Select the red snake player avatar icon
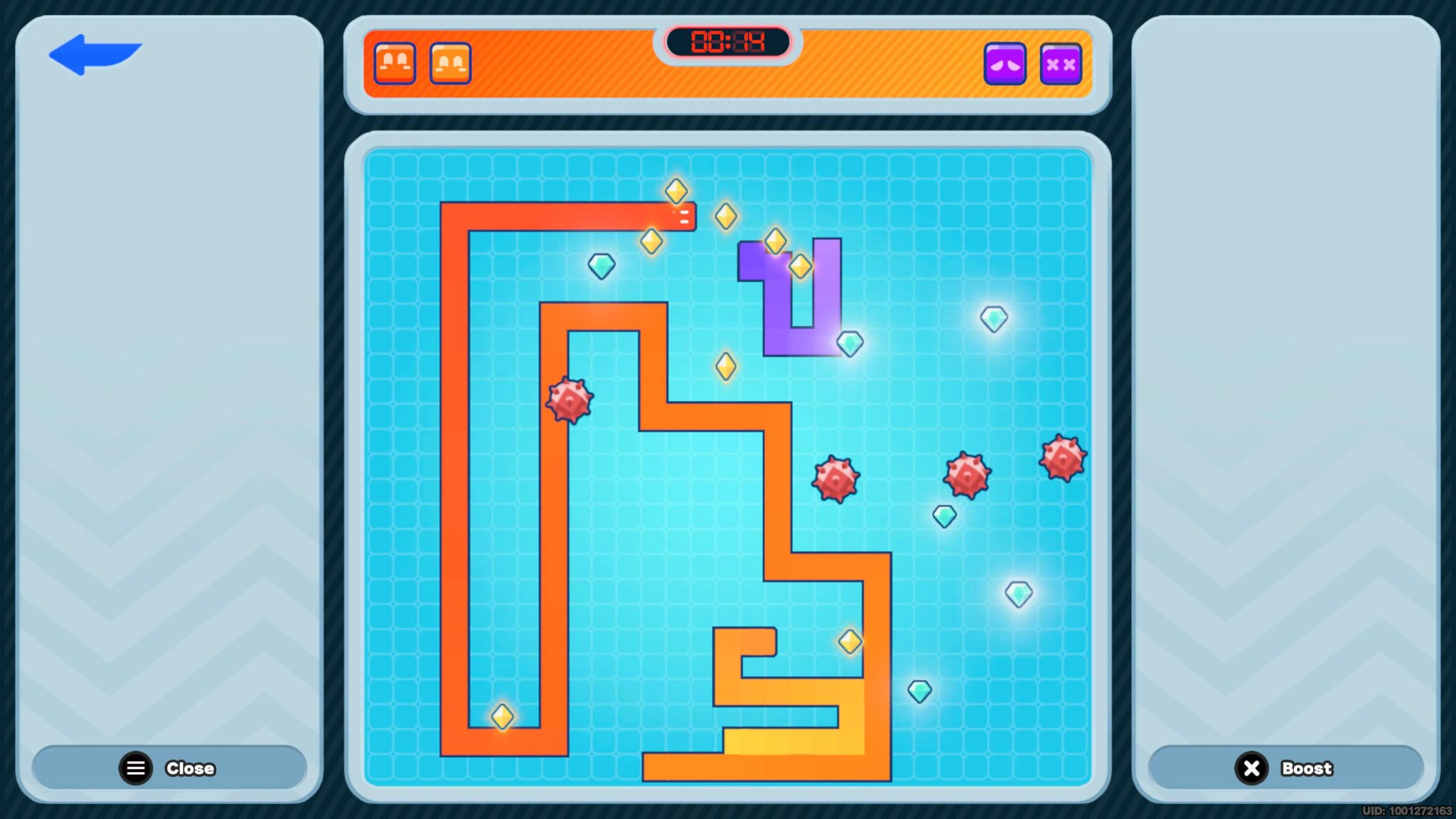 pos(395,63)
